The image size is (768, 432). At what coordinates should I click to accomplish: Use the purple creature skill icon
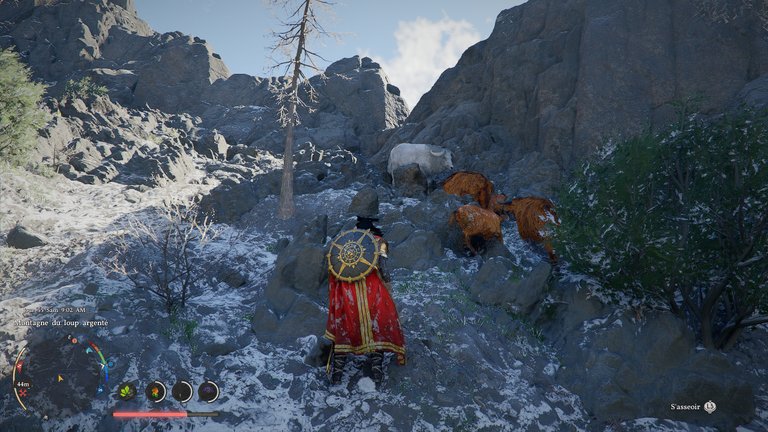[208, 391]
